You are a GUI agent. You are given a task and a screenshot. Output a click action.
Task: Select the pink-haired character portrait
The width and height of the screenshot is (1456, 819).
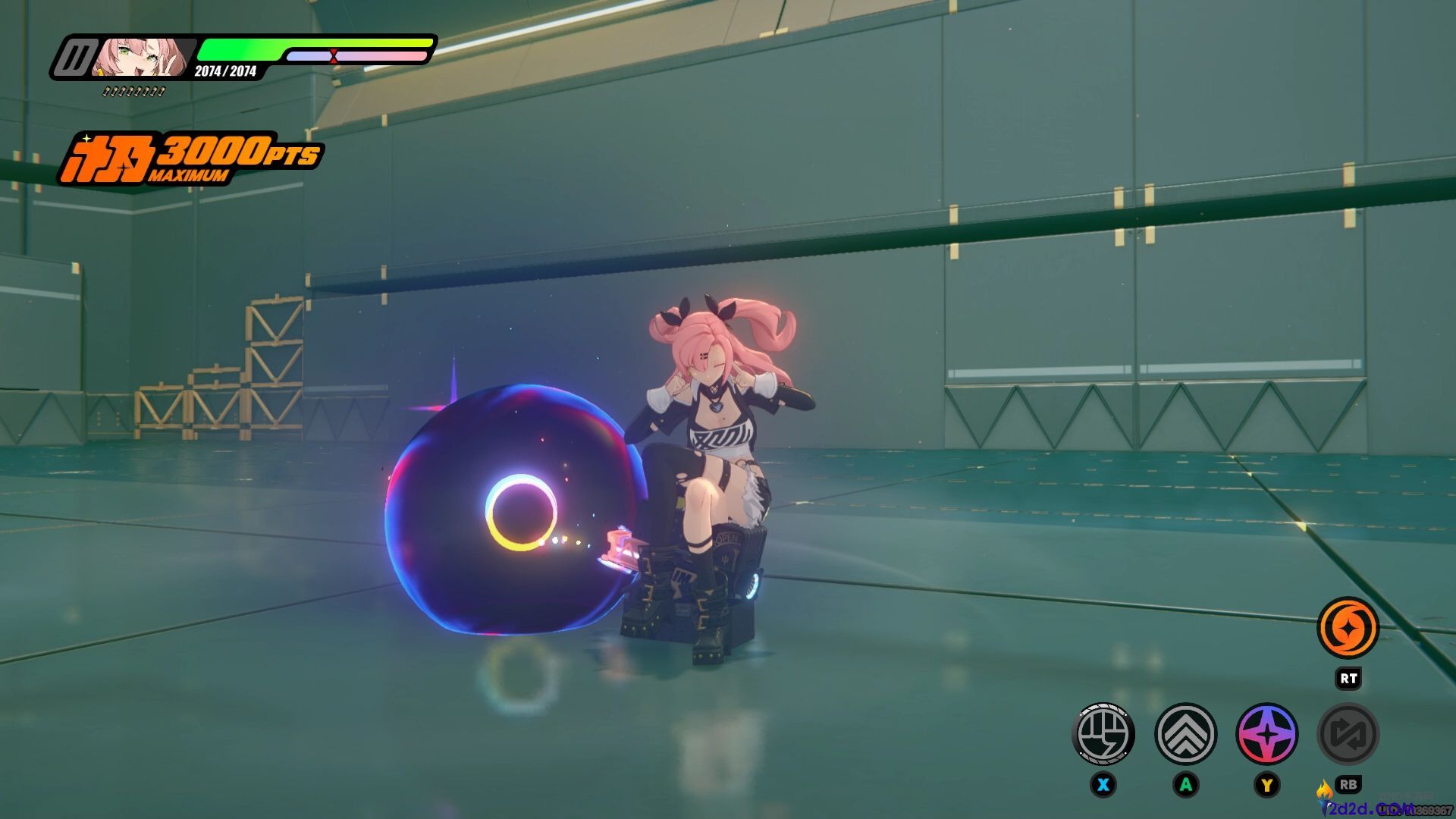point(141,58)
